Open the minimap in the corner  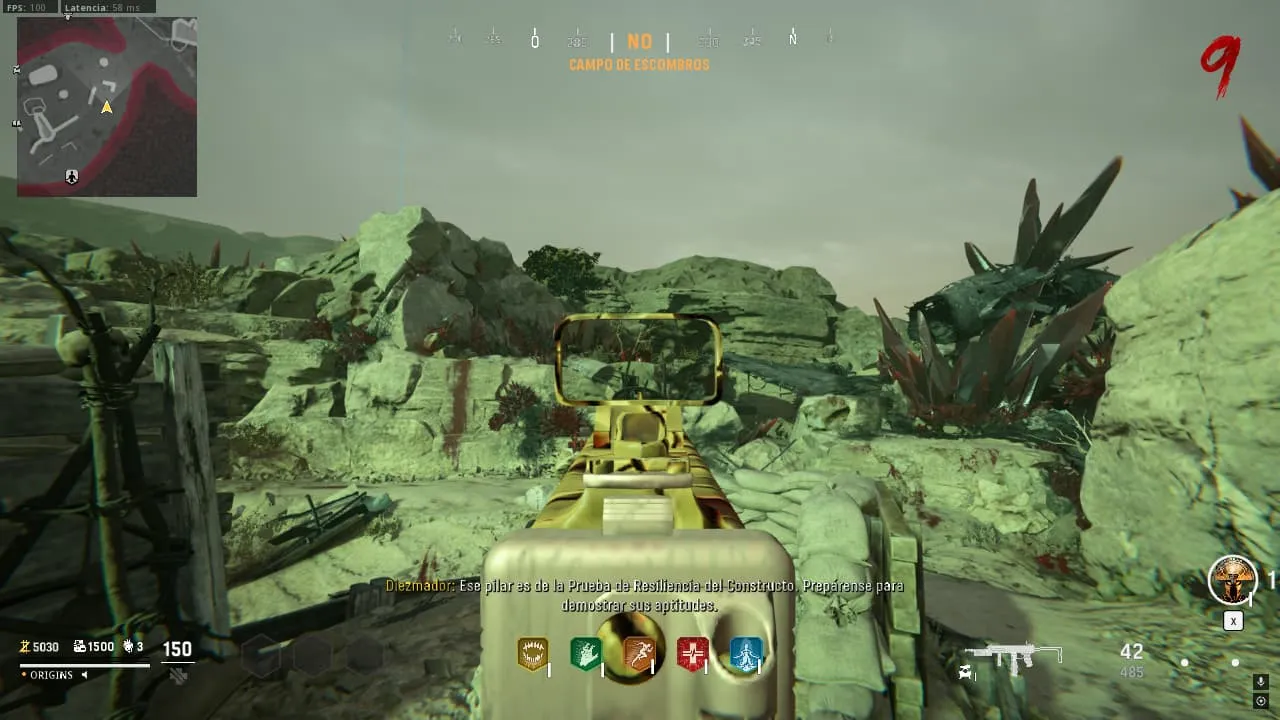(x=107, y=106)
